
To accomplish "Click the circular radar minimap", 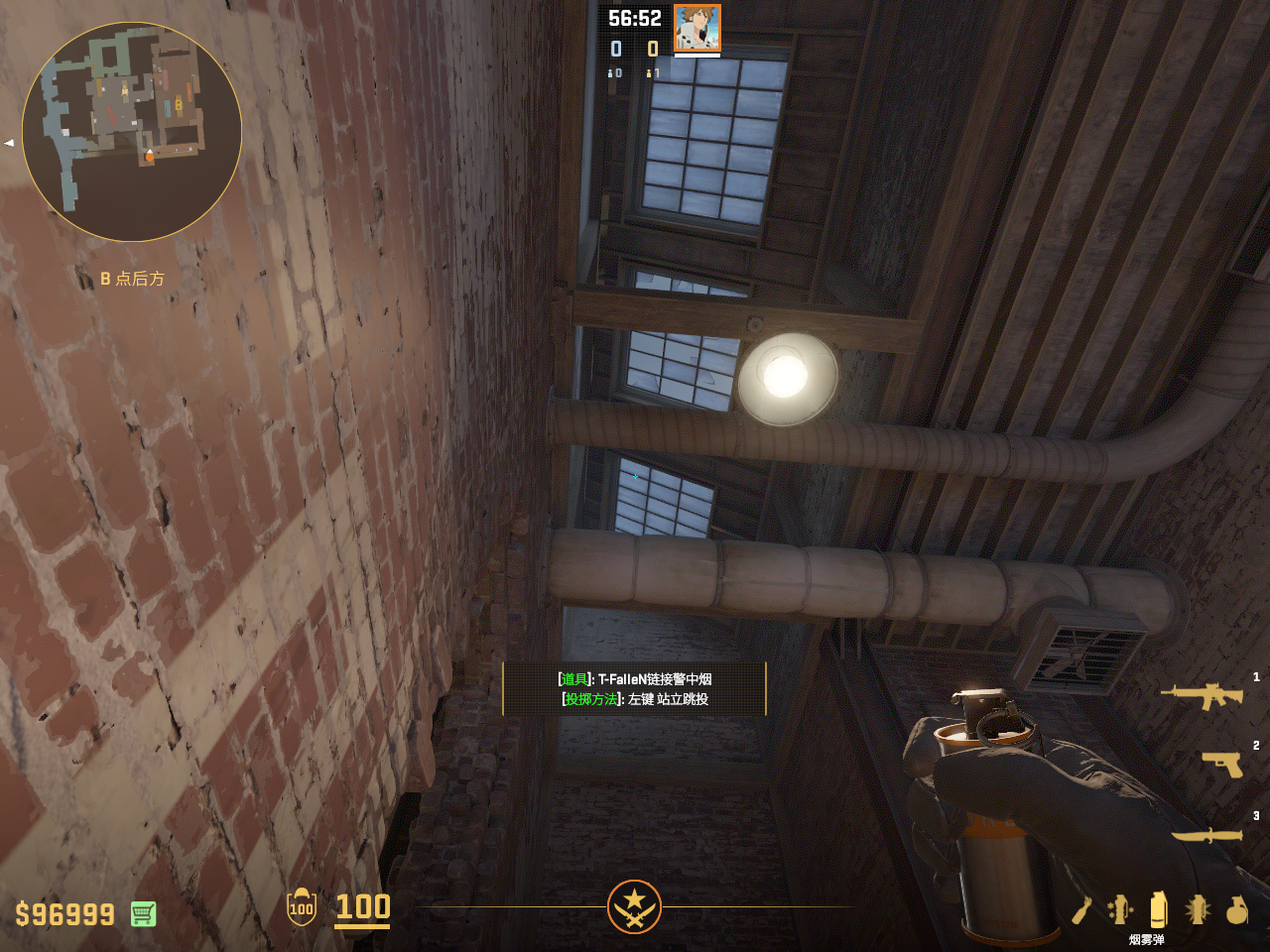I will [132, 132].
